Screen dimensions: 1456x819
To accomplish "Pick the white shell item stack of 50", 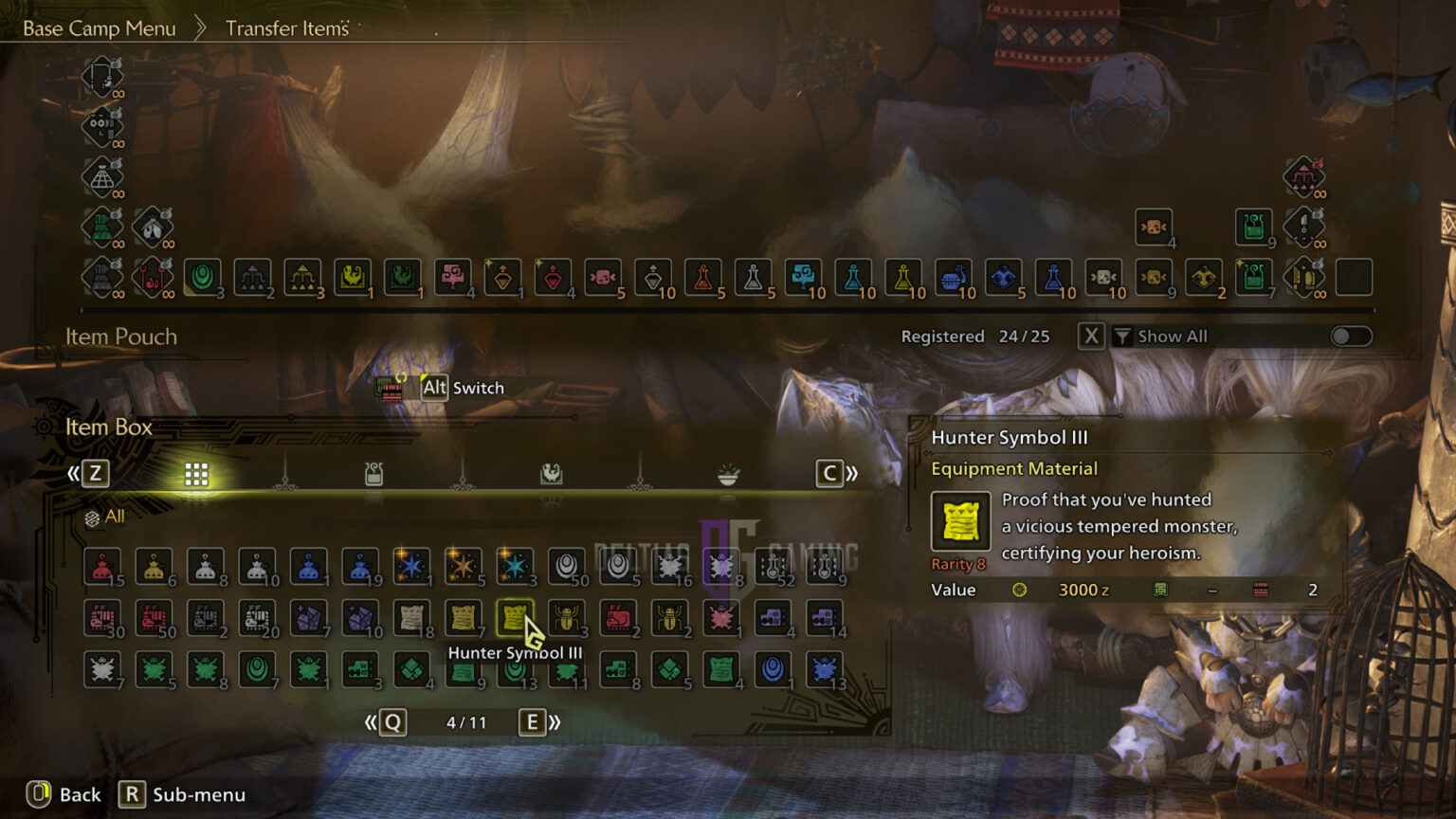I will [x=567, y=567].
